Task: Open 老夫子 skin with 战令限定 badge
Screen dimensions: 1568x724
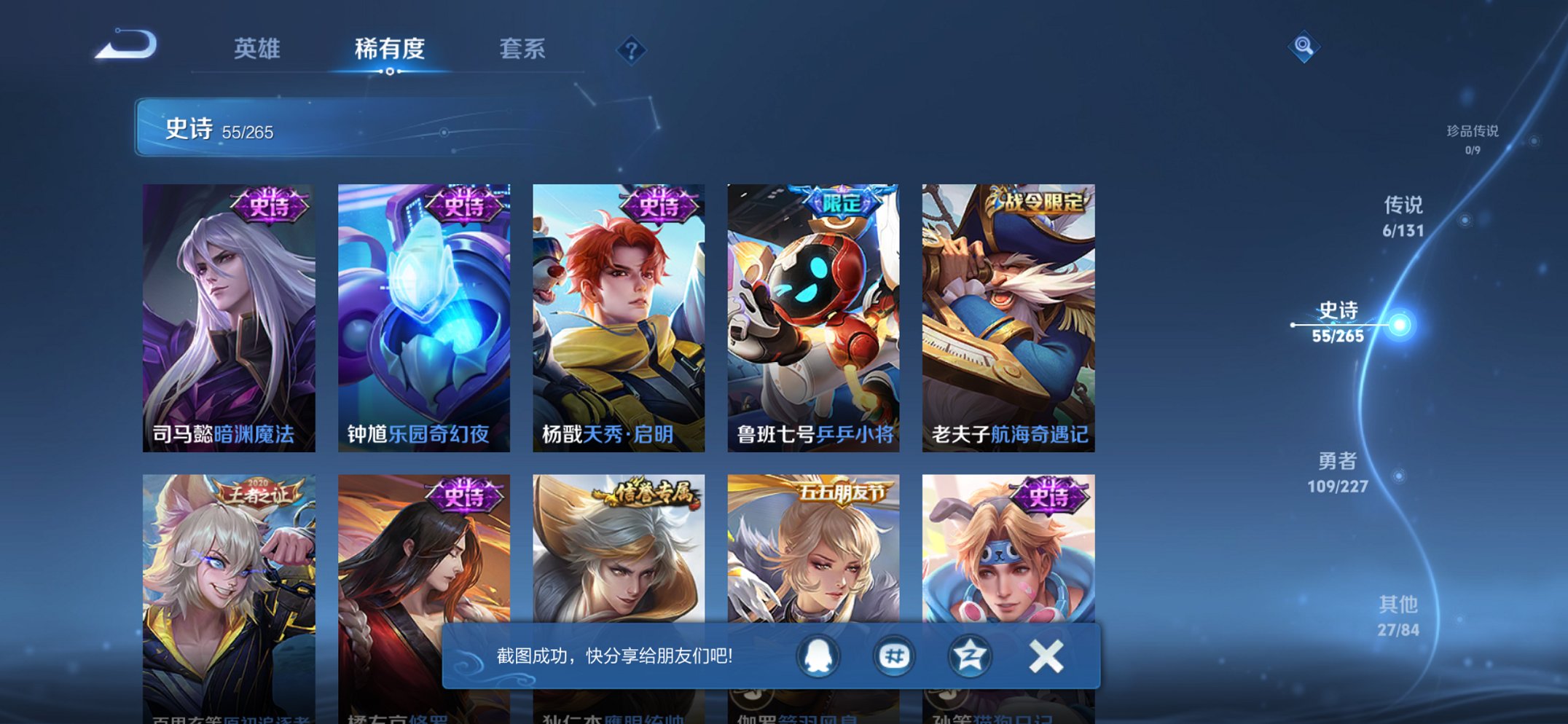Action: pos(1006,313)
